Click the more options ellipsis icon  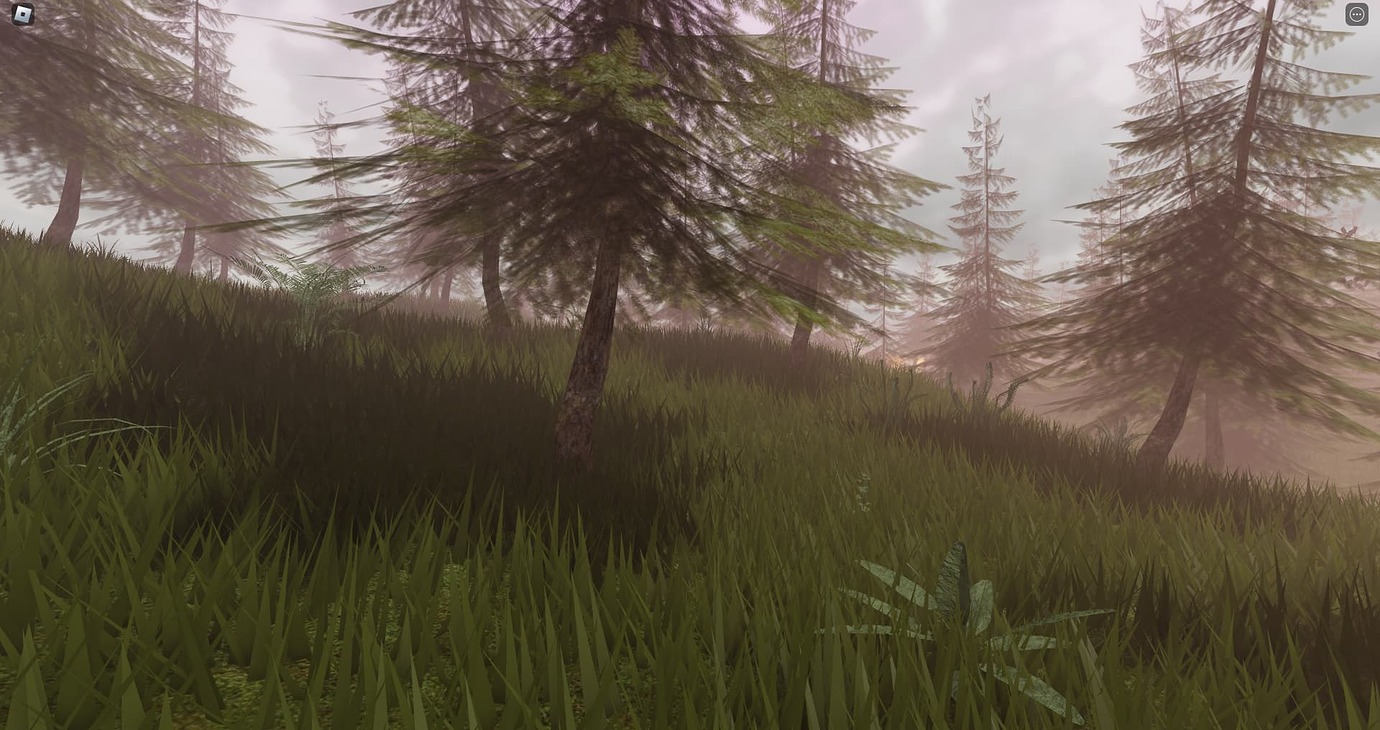(x=1357, y=13)
